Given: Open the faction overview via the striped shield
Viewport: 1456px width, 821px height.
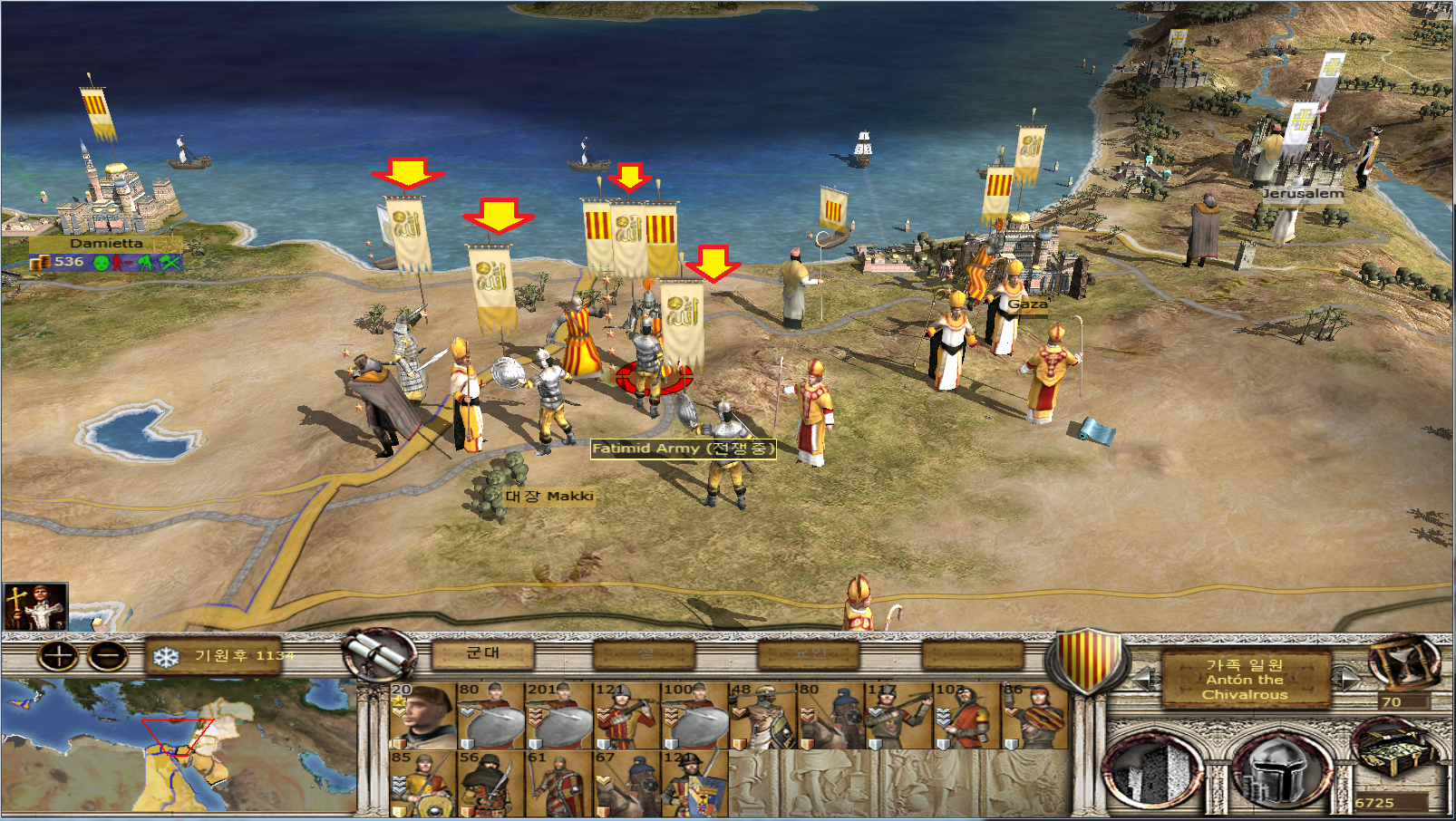Looking at the screenshot, I should point(1087,662).
